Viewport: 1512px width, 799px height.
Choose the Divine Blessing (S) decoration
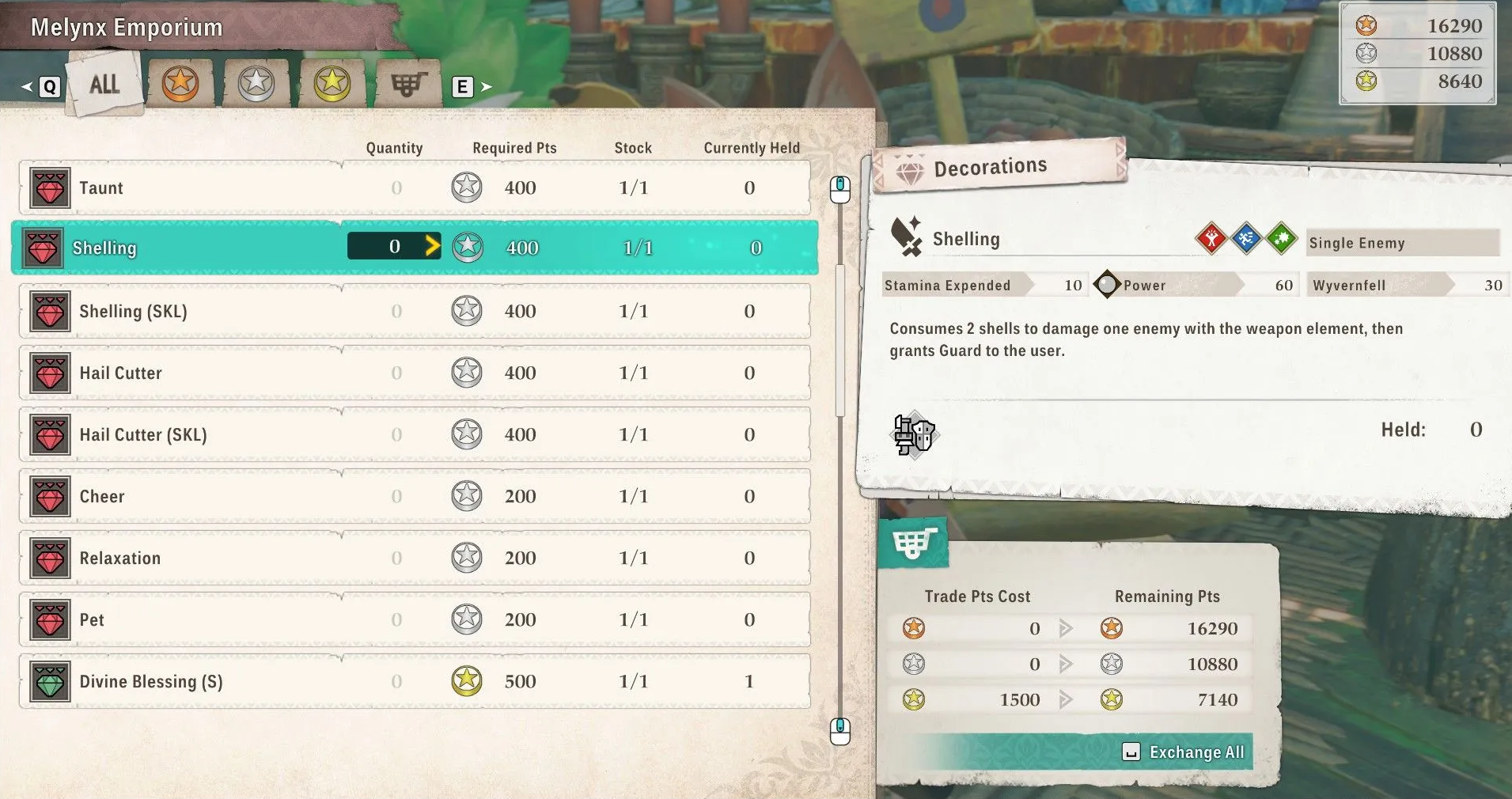coord(414,682)
